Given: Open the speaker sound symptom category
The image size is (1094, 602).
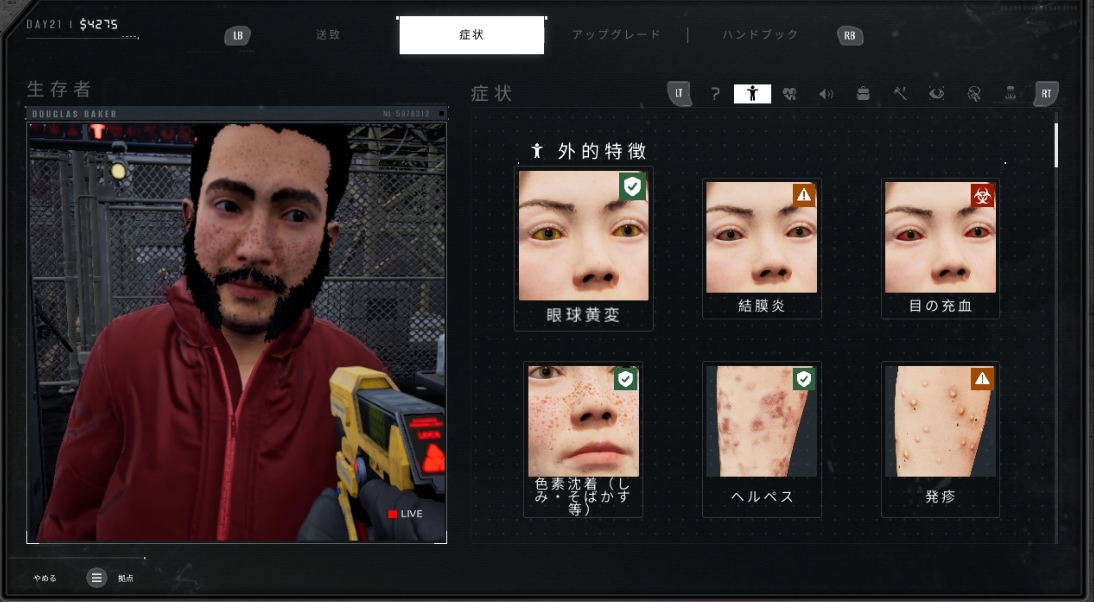Looking at the screenshot, I should (826, 94).
